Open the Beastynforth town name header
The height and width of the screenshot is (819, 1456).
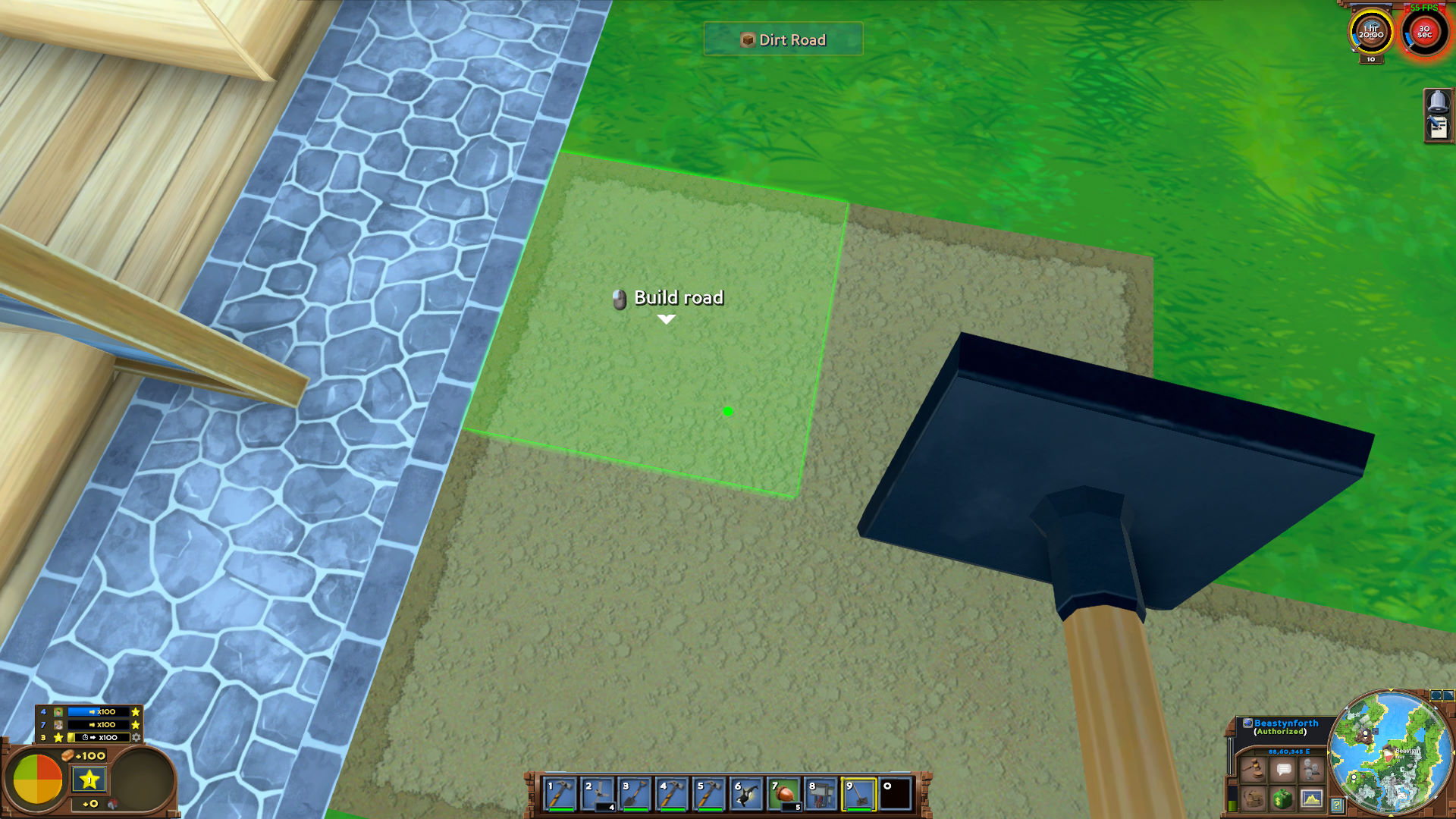pyautogui.click(x=1284, y=723)
